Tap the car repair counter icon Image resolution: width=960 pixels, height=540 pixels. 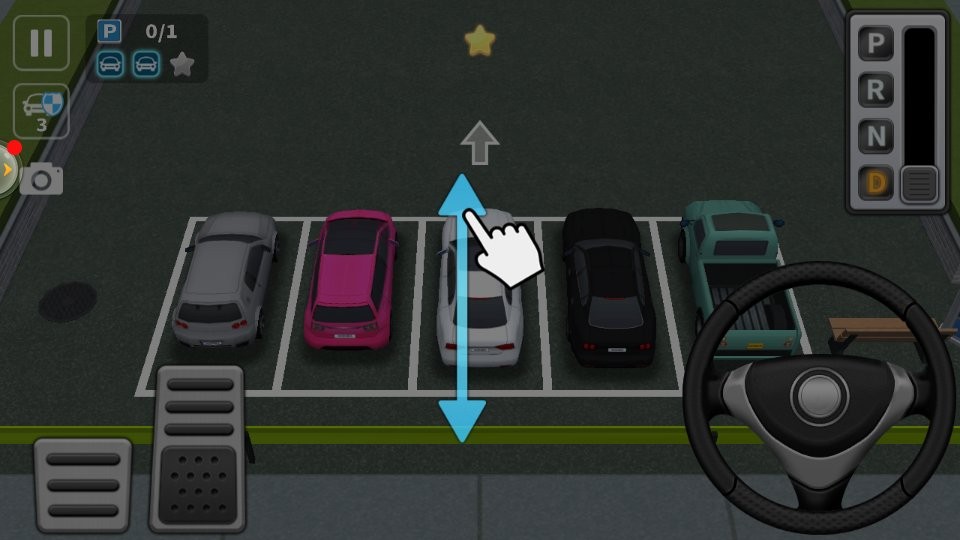41,111
